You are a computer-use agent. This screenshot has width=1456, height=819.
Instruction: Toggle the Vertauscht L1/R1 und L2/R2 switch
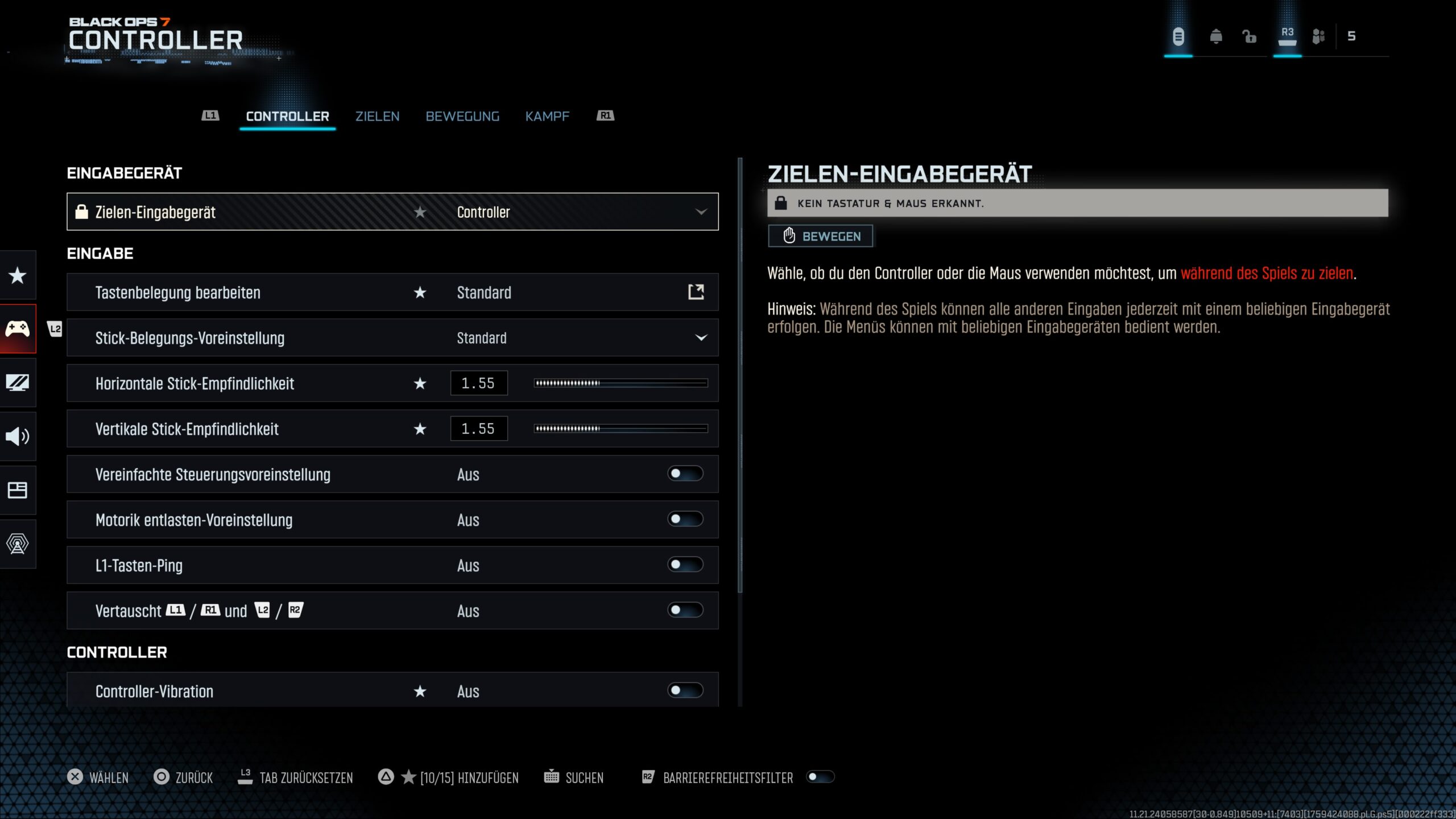click(x=685, y=610)
